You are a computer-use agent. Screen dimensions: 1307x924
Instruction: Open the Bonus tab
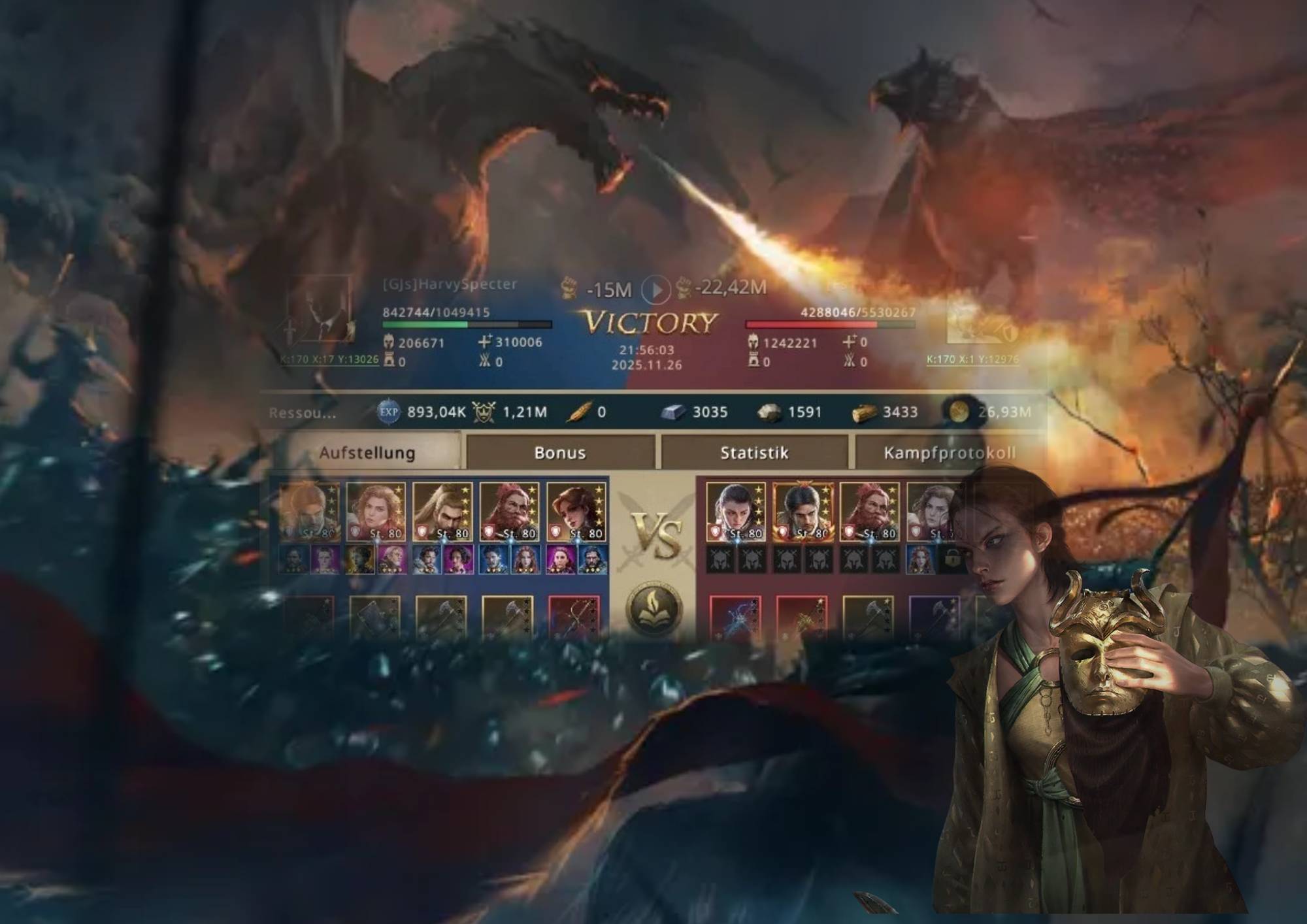click(559, 452)
